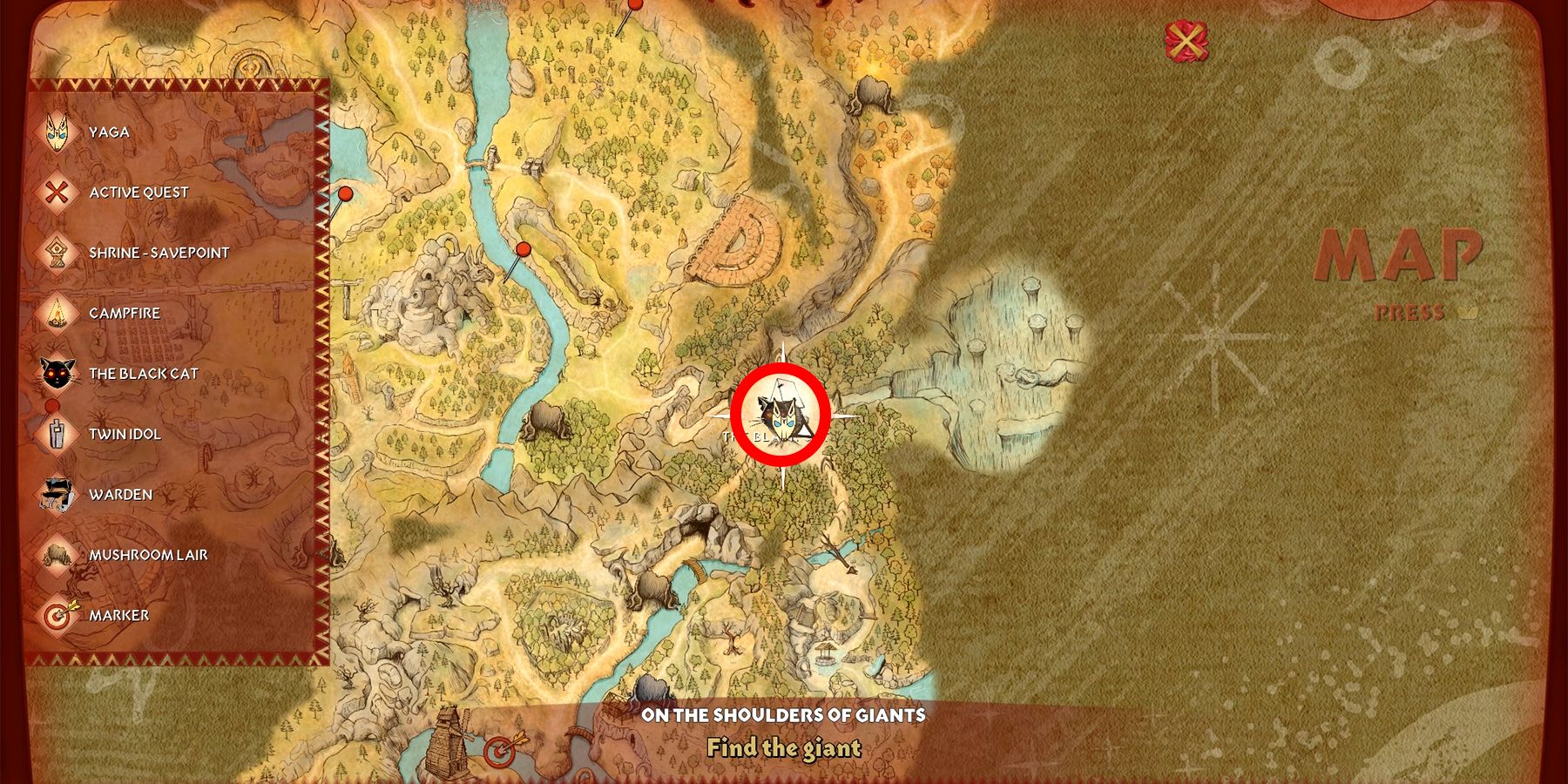Click the Find the giant quest objective
The height and width of the screenshot is (784, 1568).
point(784,747)
